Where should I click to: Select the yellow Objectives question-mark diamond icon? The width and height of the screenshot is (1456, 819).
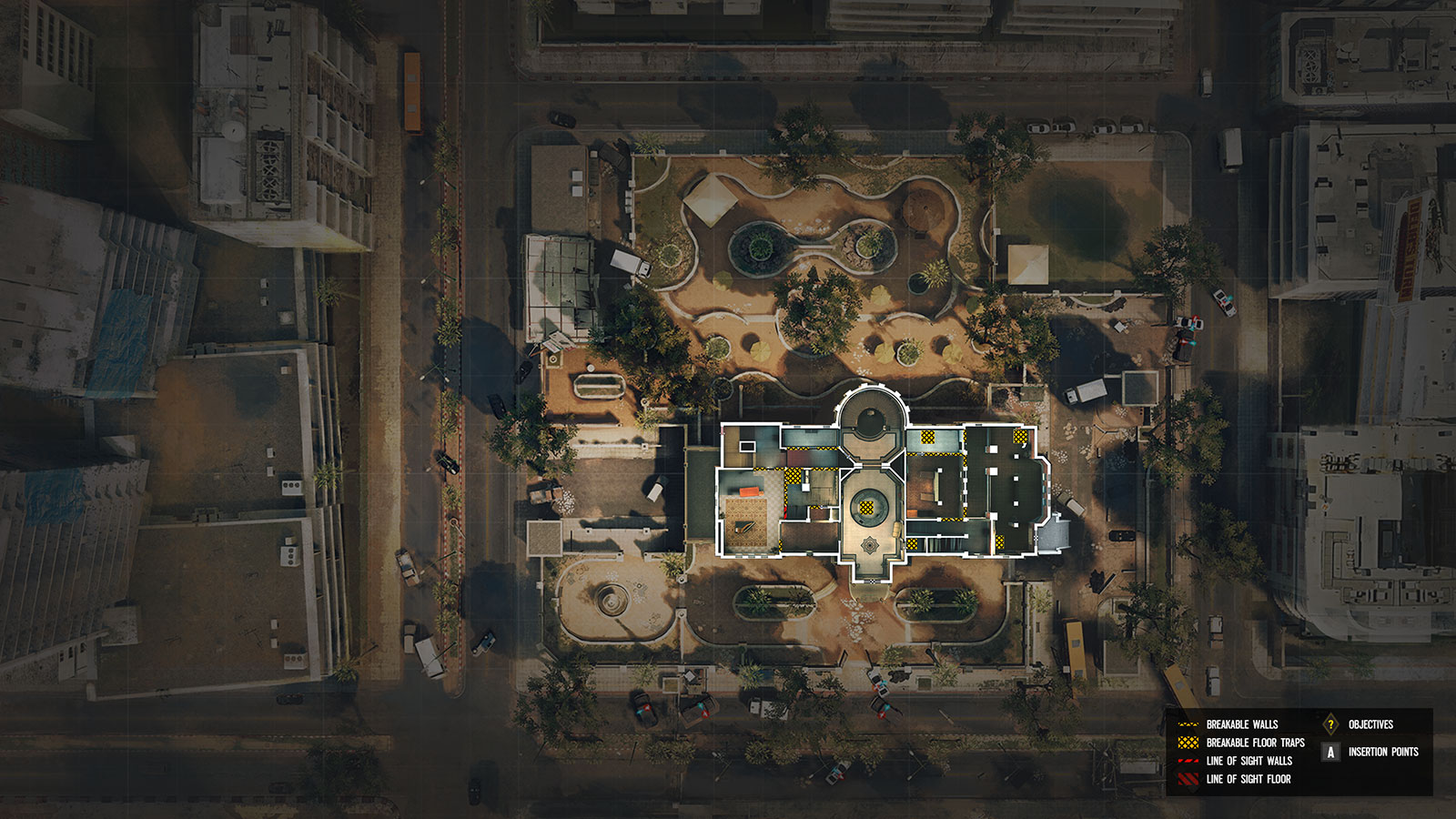coord(1330,724)
